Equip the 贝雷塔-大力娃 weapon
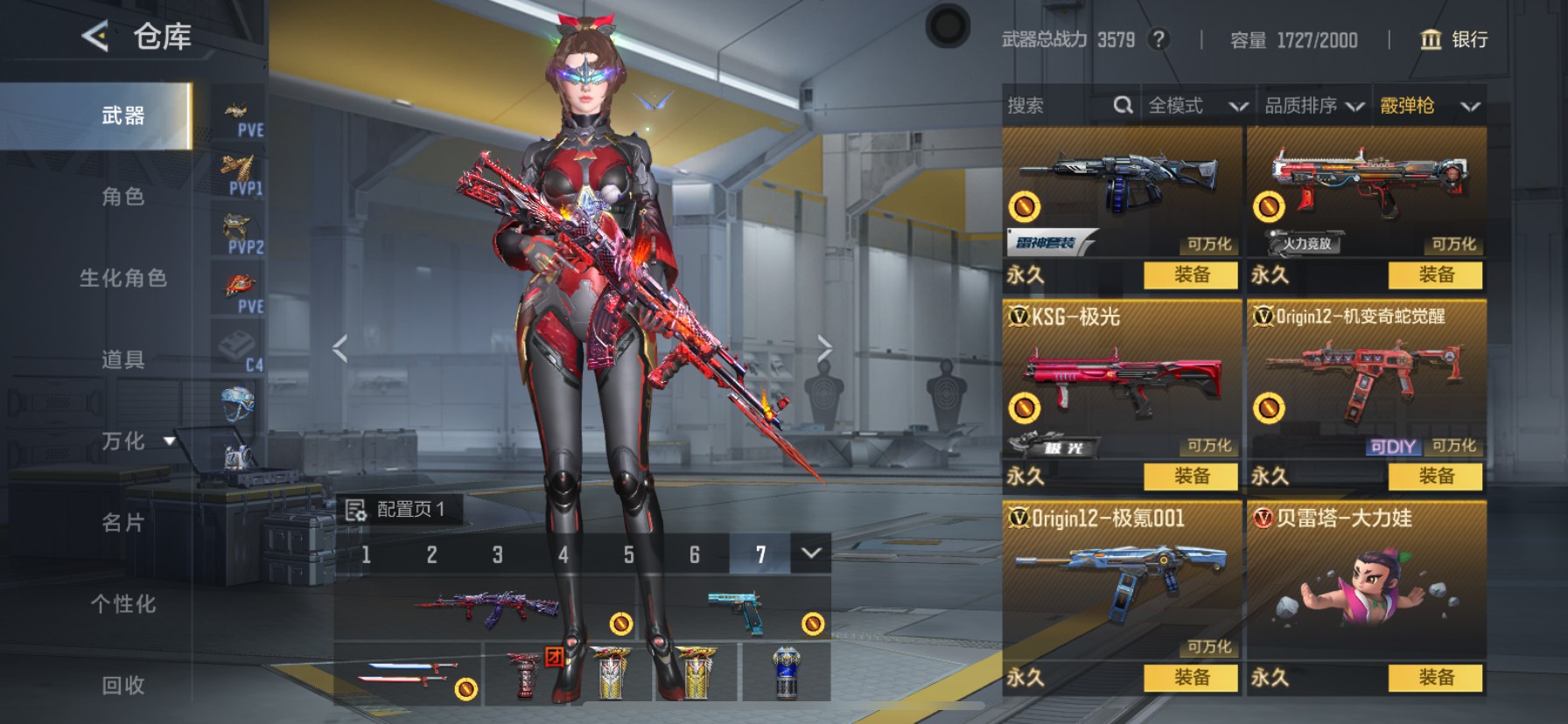This screenshot has width=1568, height=724. (1435, 678)
